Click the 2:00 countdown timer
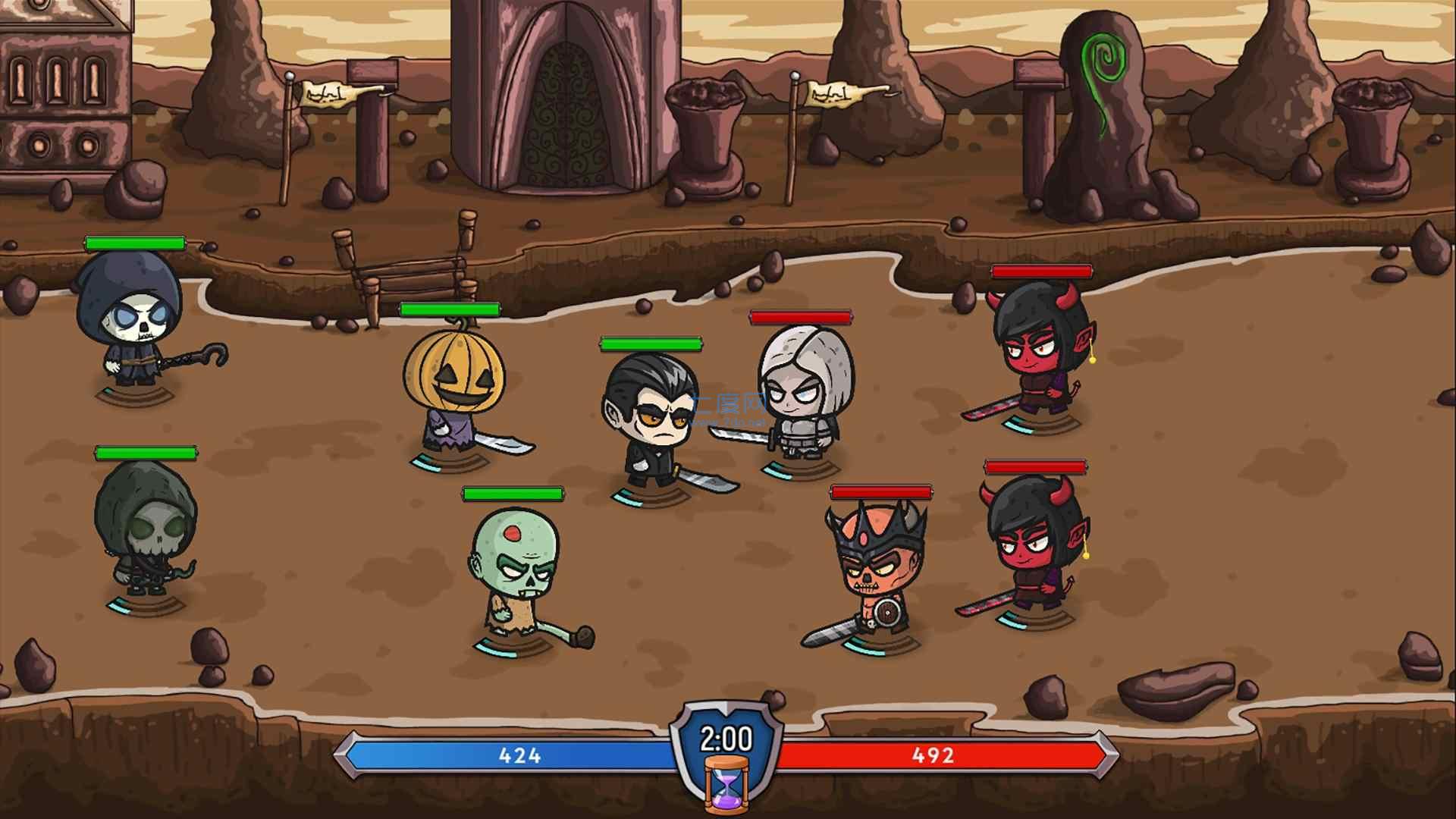Viewport: 1456px width, 819px height. coord(726,736)
